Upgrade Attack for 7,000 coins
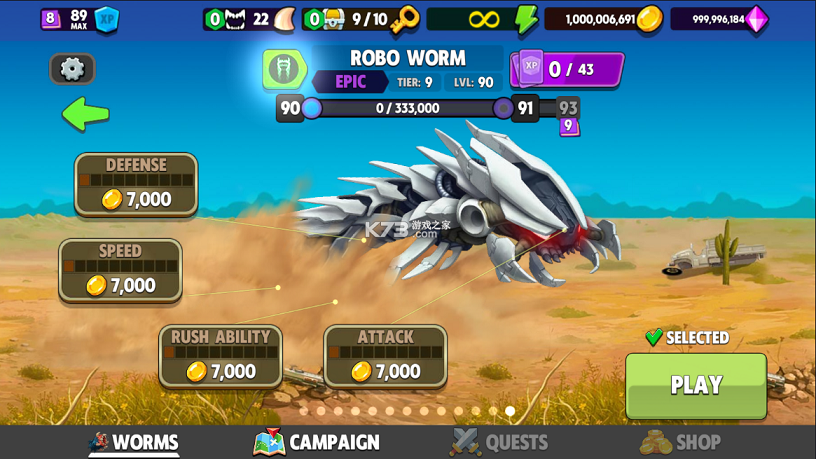The image size is (816, 459). click(385, 357)
